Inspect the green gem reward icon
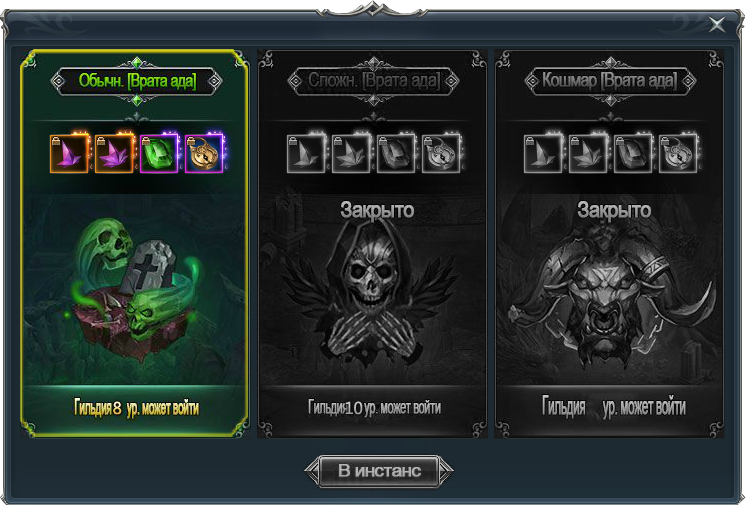Screen dimensions: 746x505 click(x=159, y=154)
